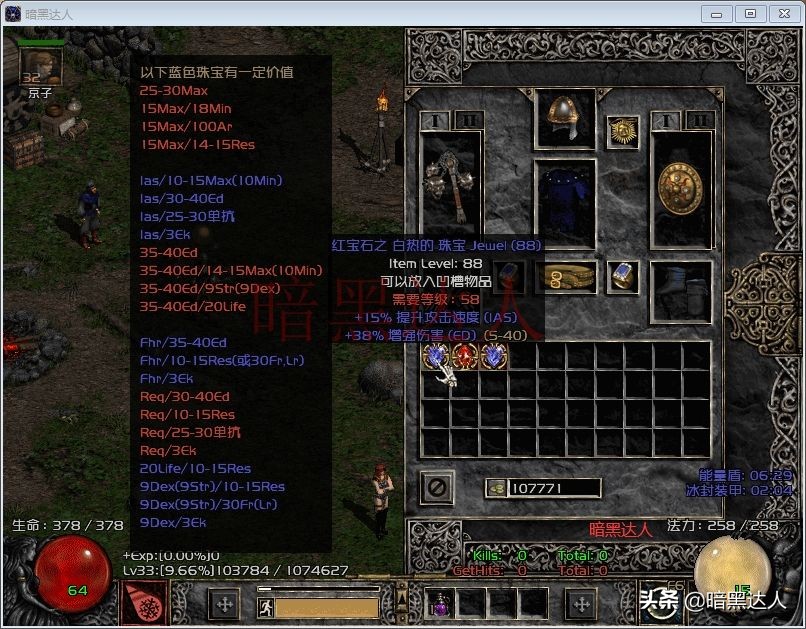Use the purple potion in the belt
This screenshot has height=629, width=806.
pos(441,603)
